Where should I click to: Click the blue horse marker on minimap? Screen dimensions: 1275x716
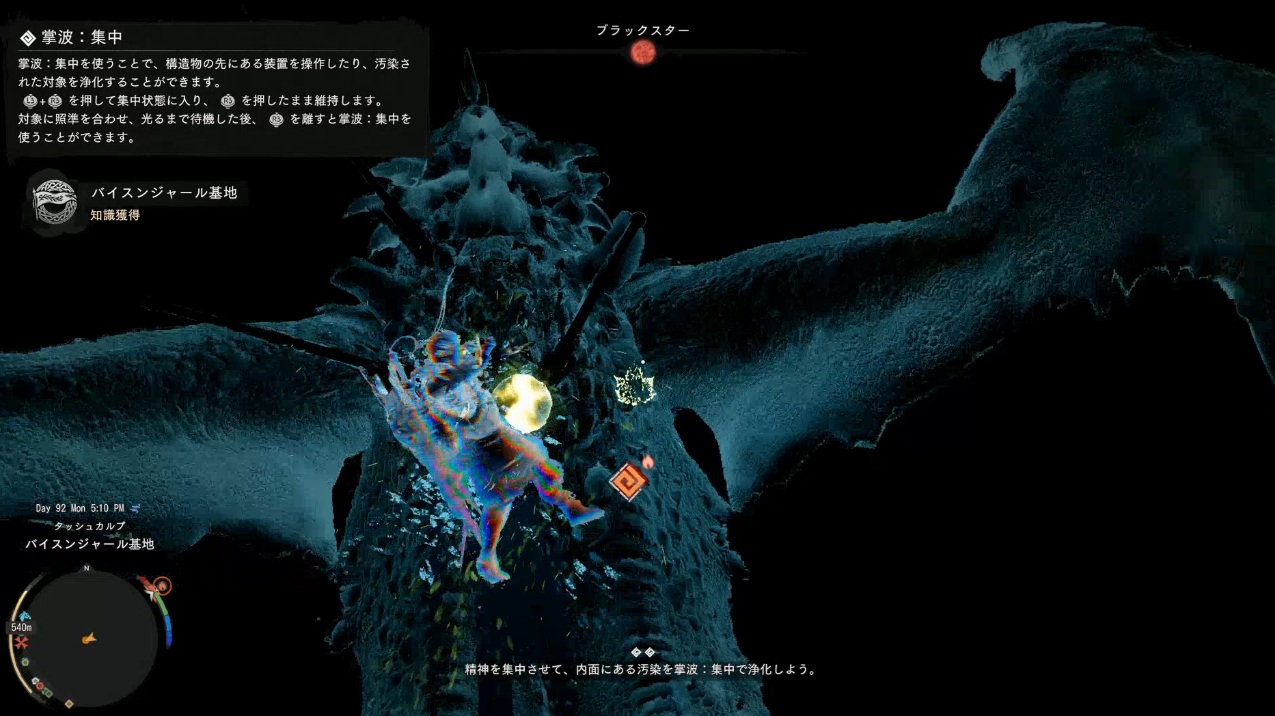[x=24, y=615]
